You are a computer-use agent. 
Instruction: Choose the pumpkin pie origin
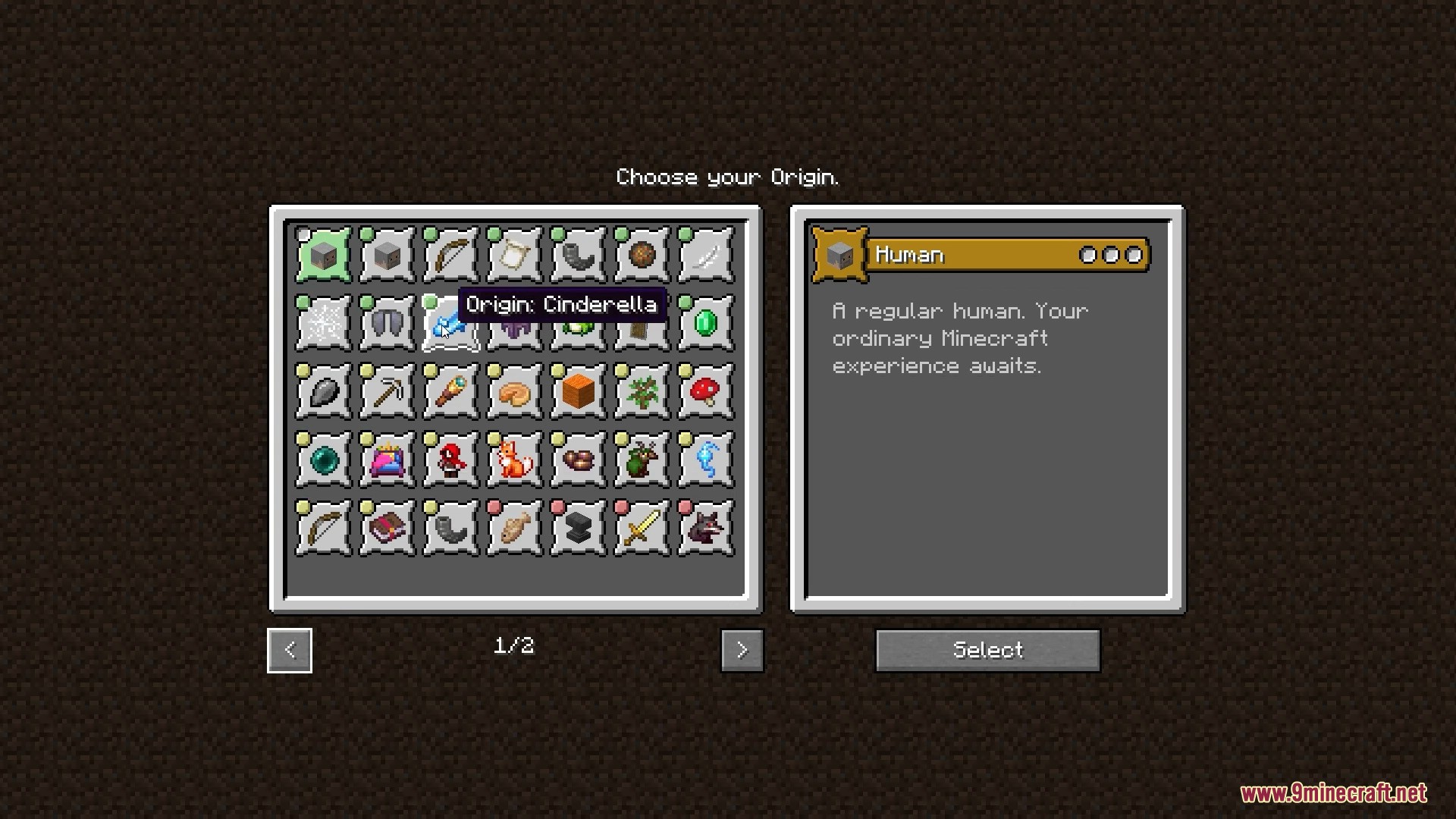(514, 392)
